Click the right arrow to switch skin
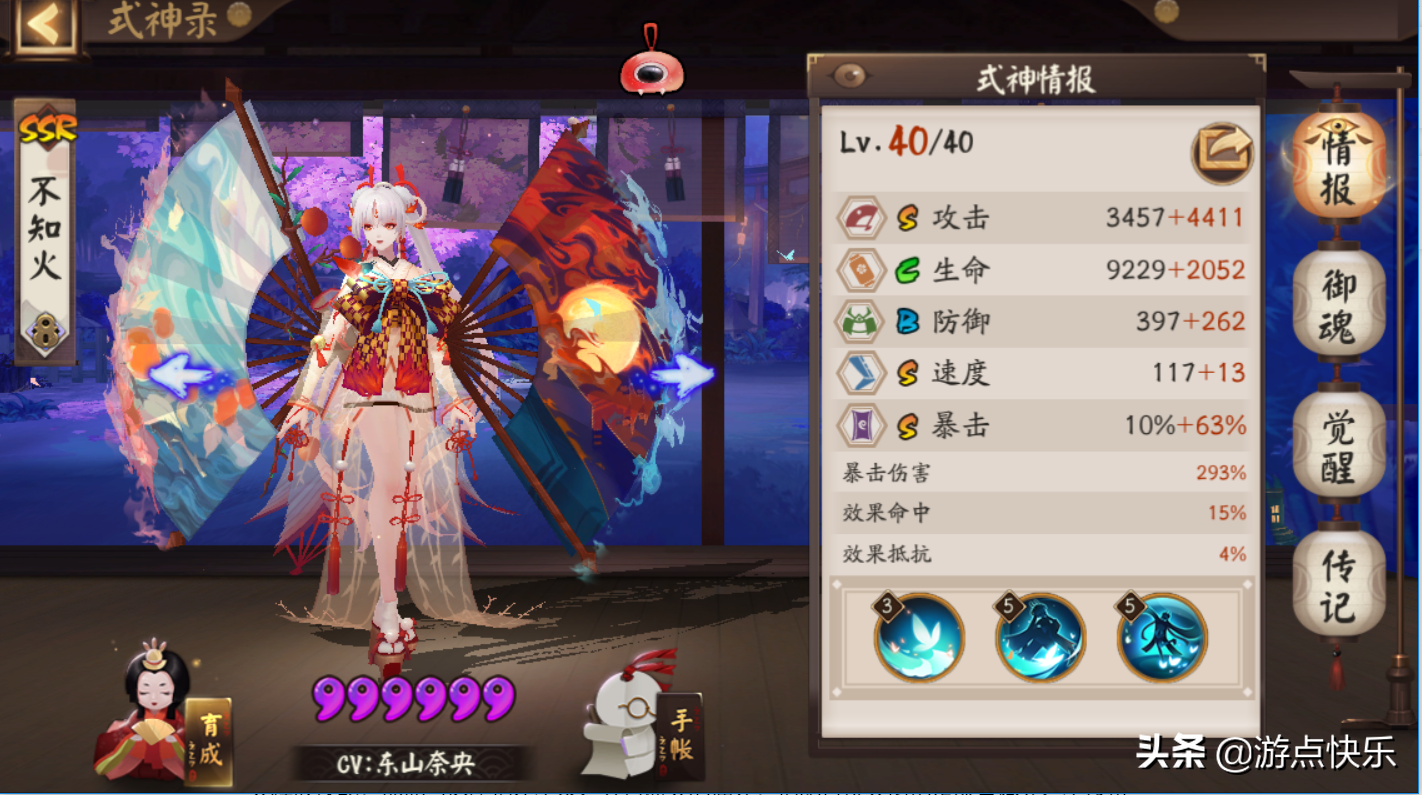Screen dimensions: 1422x795 [x=682, y=376]
